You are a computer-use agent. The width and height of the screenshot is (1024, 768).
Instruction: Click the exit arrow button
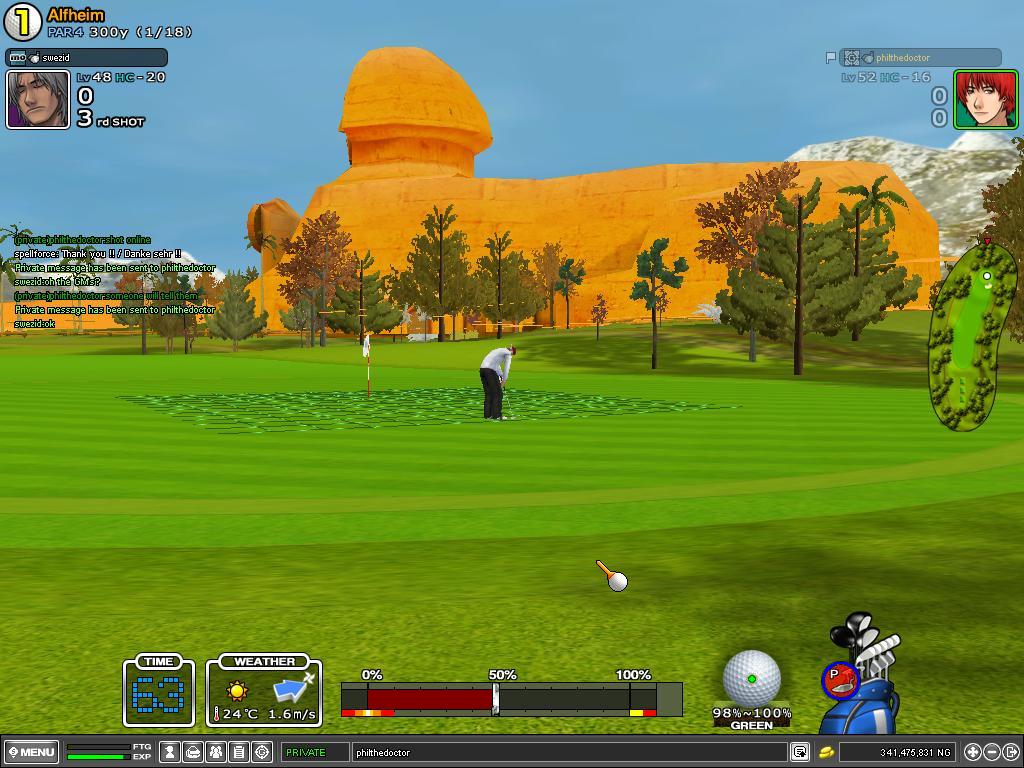coord(1011,752)
